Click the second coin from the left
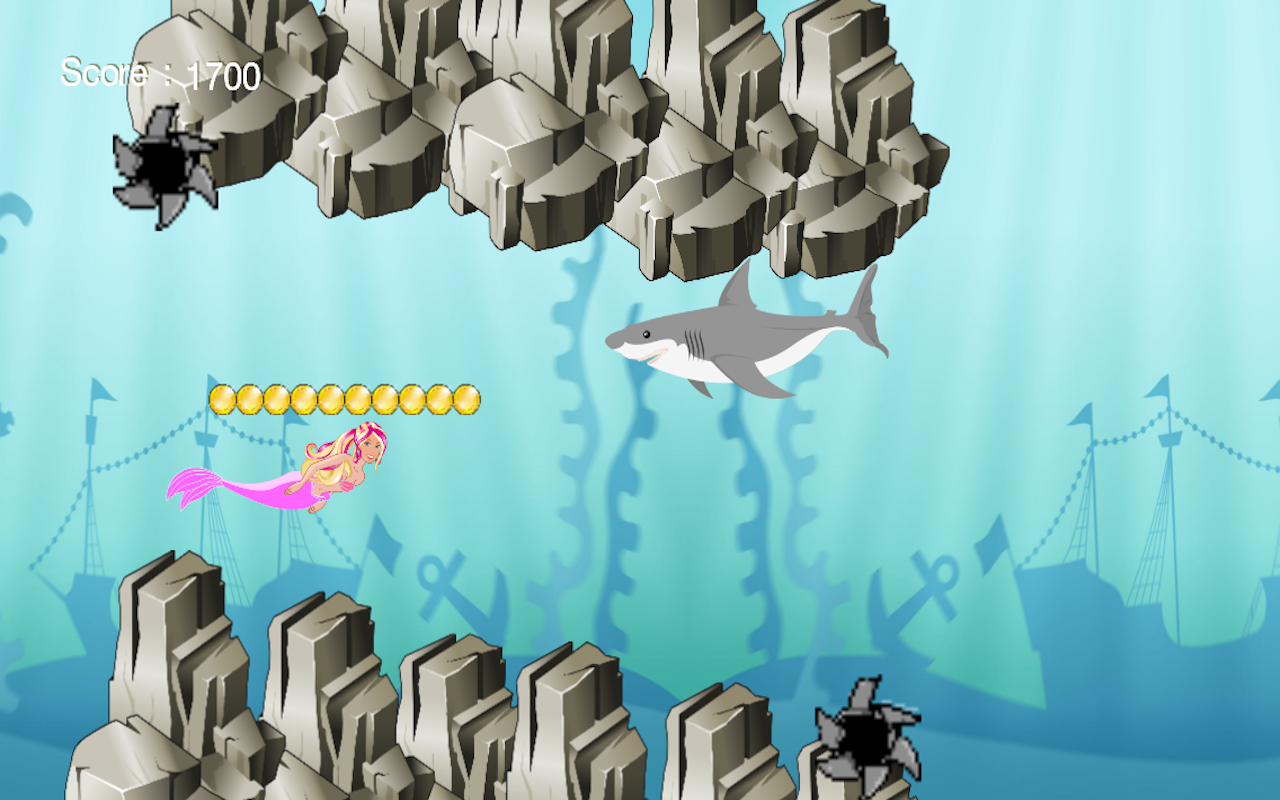Screen dimensions: 1280x800 [250, 397]
